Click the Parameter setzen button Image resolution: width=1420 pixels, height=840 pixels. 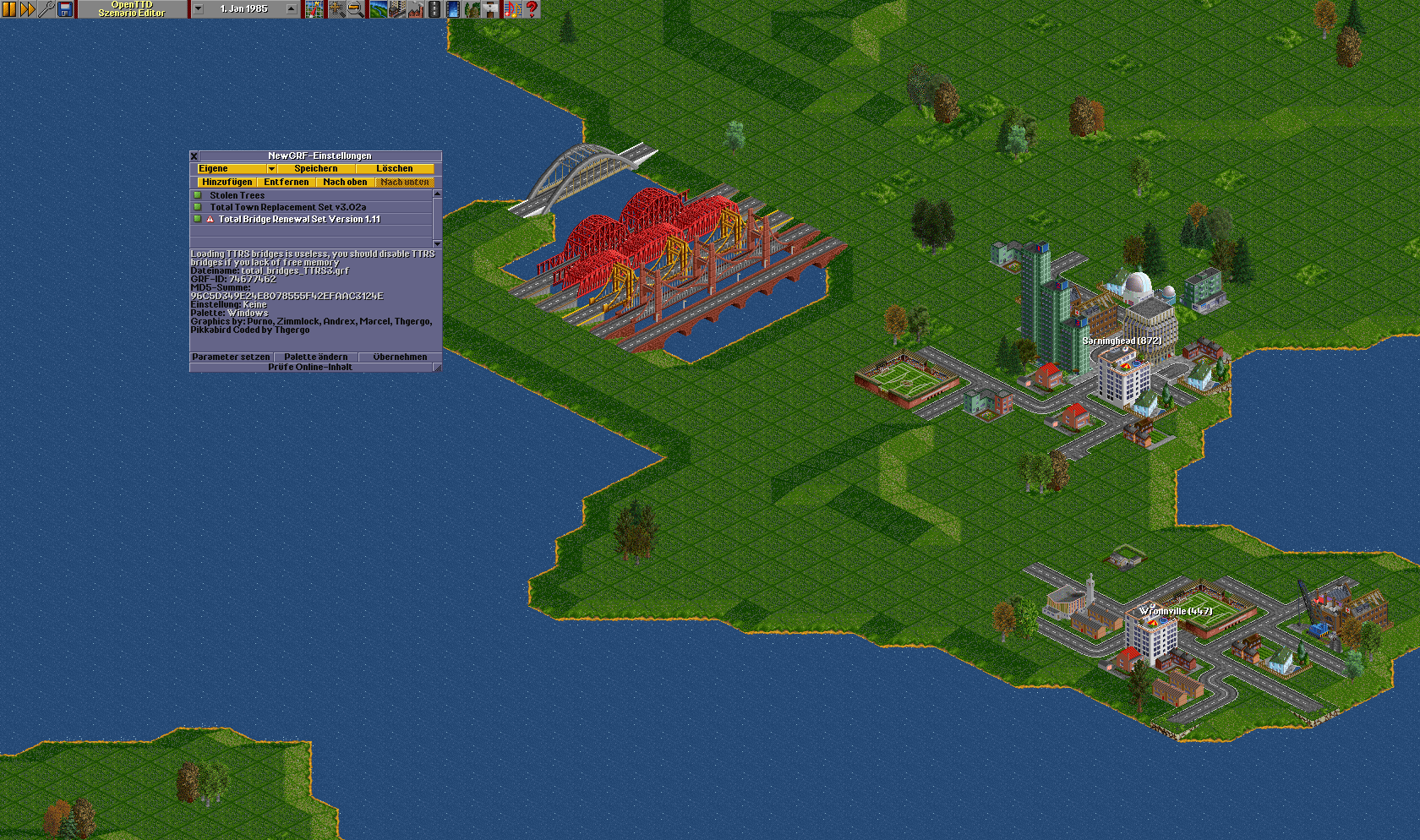coord(231,357)
